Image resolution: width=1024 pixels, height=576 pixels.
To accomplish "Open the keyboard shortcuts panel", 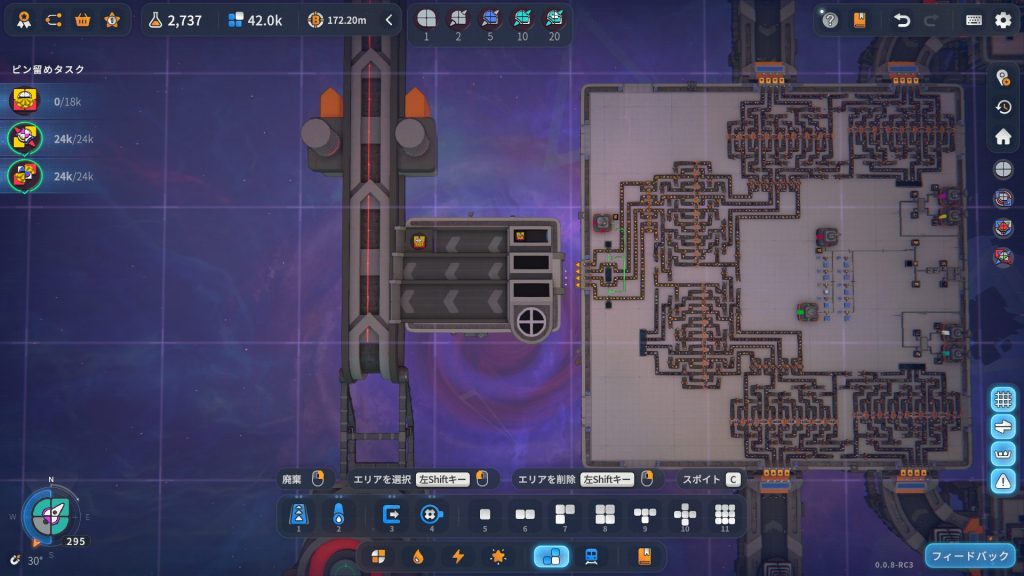I will 973,20.
